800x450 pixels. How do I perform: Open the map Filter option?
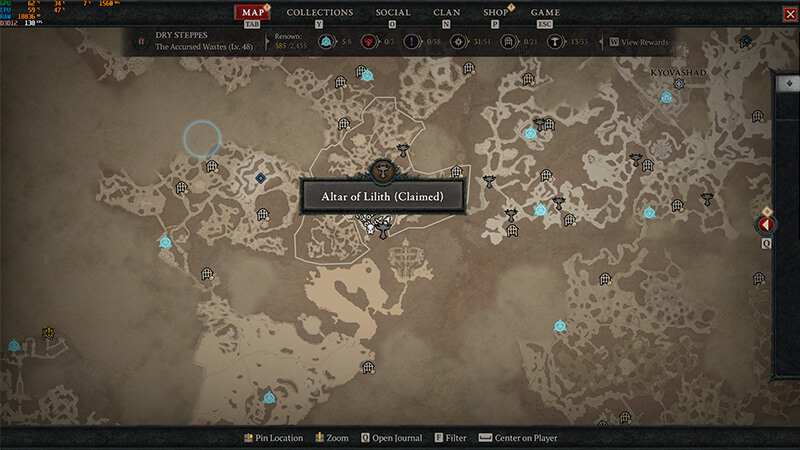pos(449,438)
